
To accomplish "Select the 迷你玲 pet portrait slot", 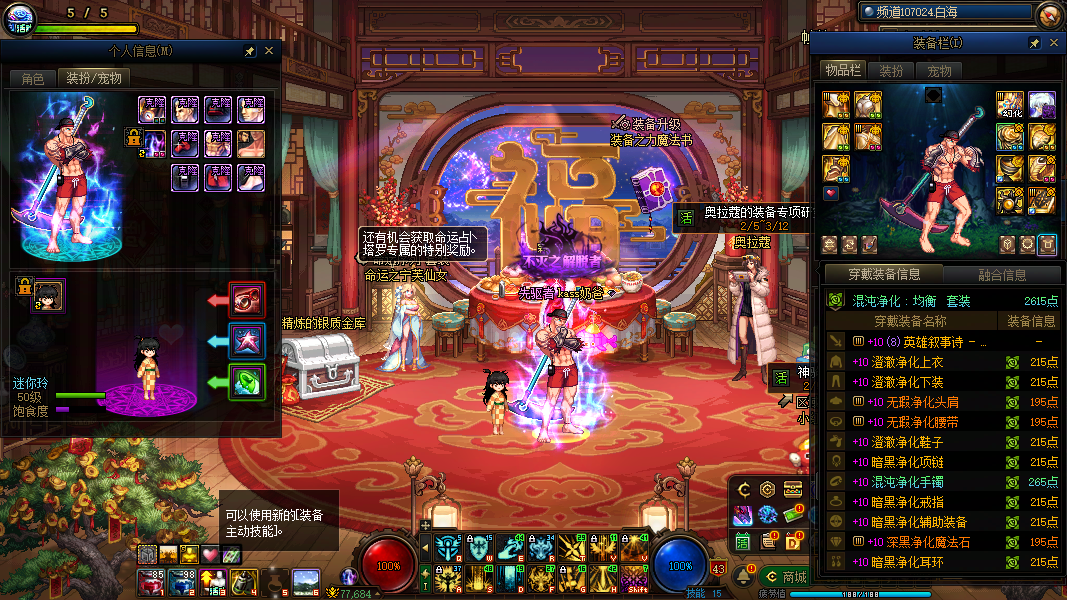I will click(48, 294).
